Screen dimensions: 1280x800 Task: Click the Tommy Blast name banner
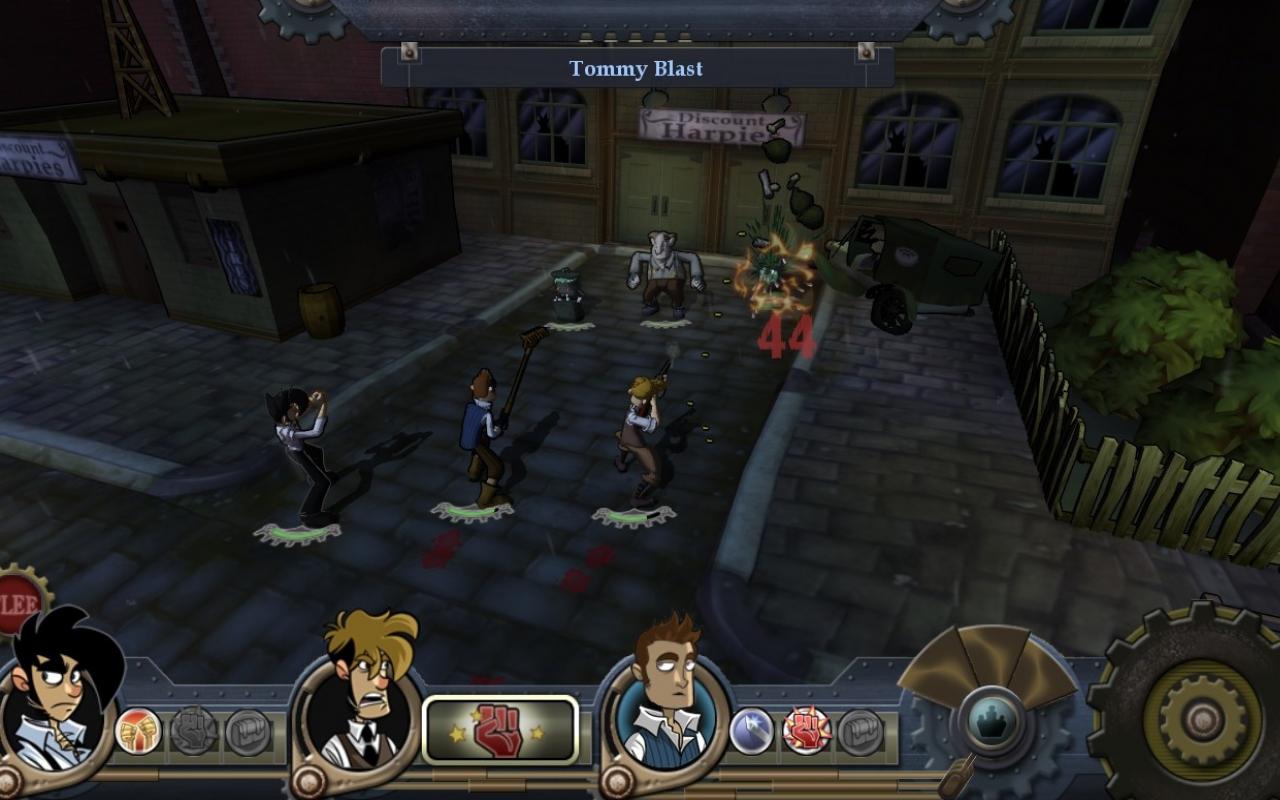(638, 68)
